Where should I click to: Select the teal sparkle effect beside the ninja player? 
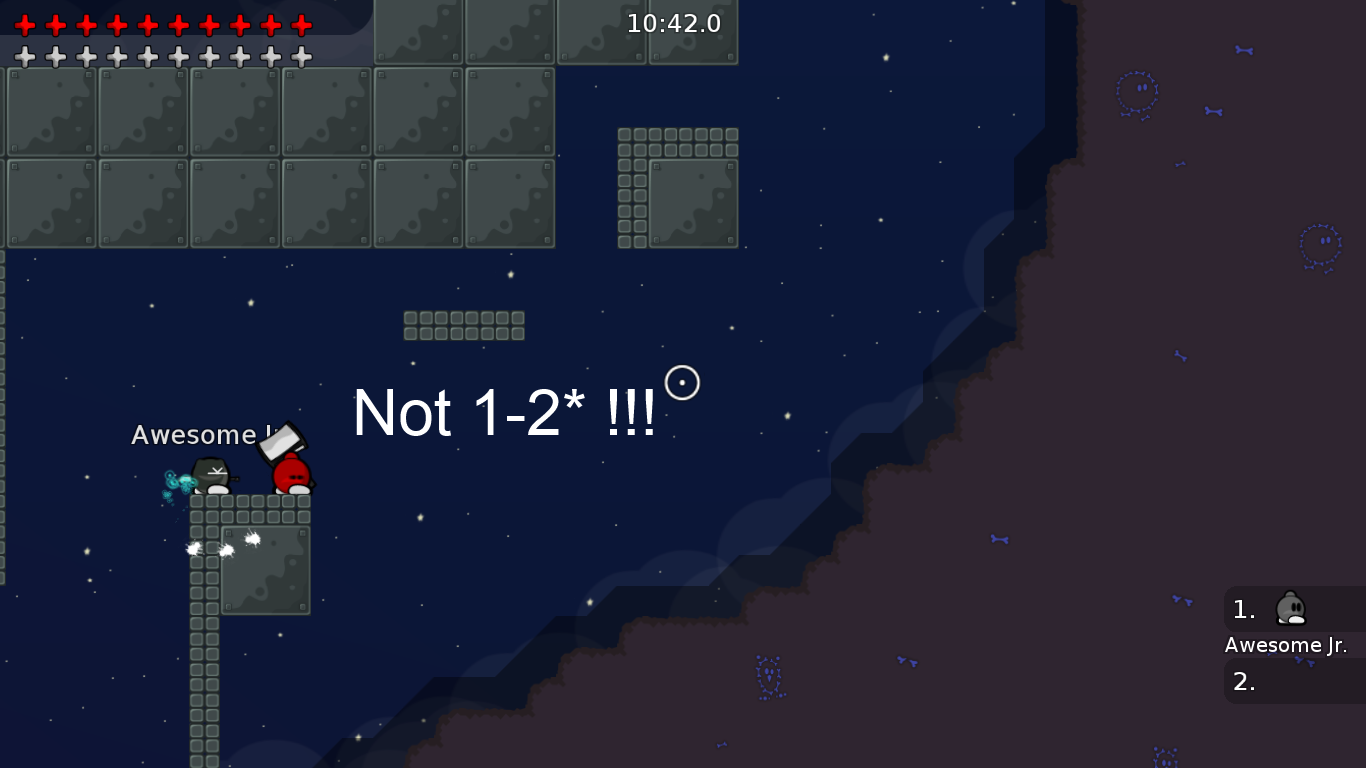pos(180,482)
